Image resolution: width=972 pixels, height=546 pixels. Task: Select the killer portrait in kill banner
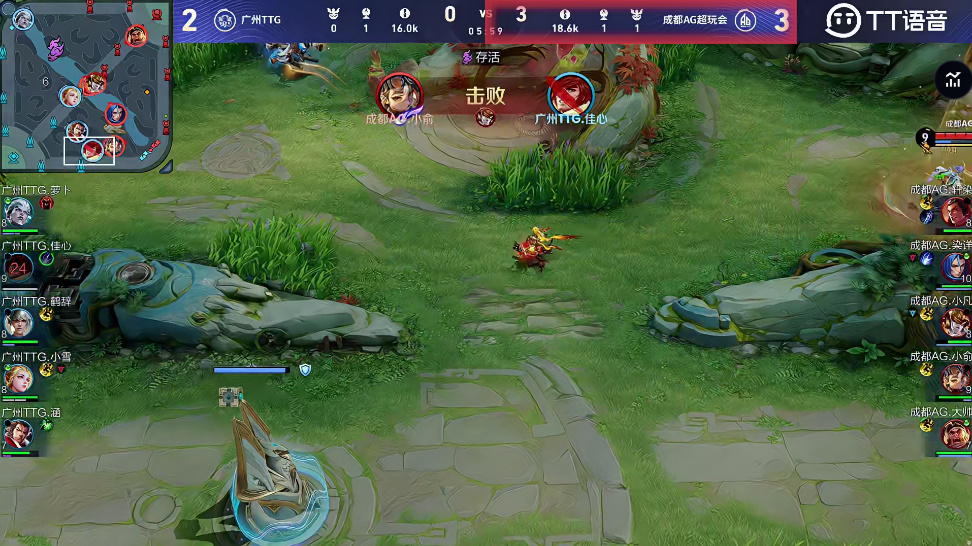[400, 94]
